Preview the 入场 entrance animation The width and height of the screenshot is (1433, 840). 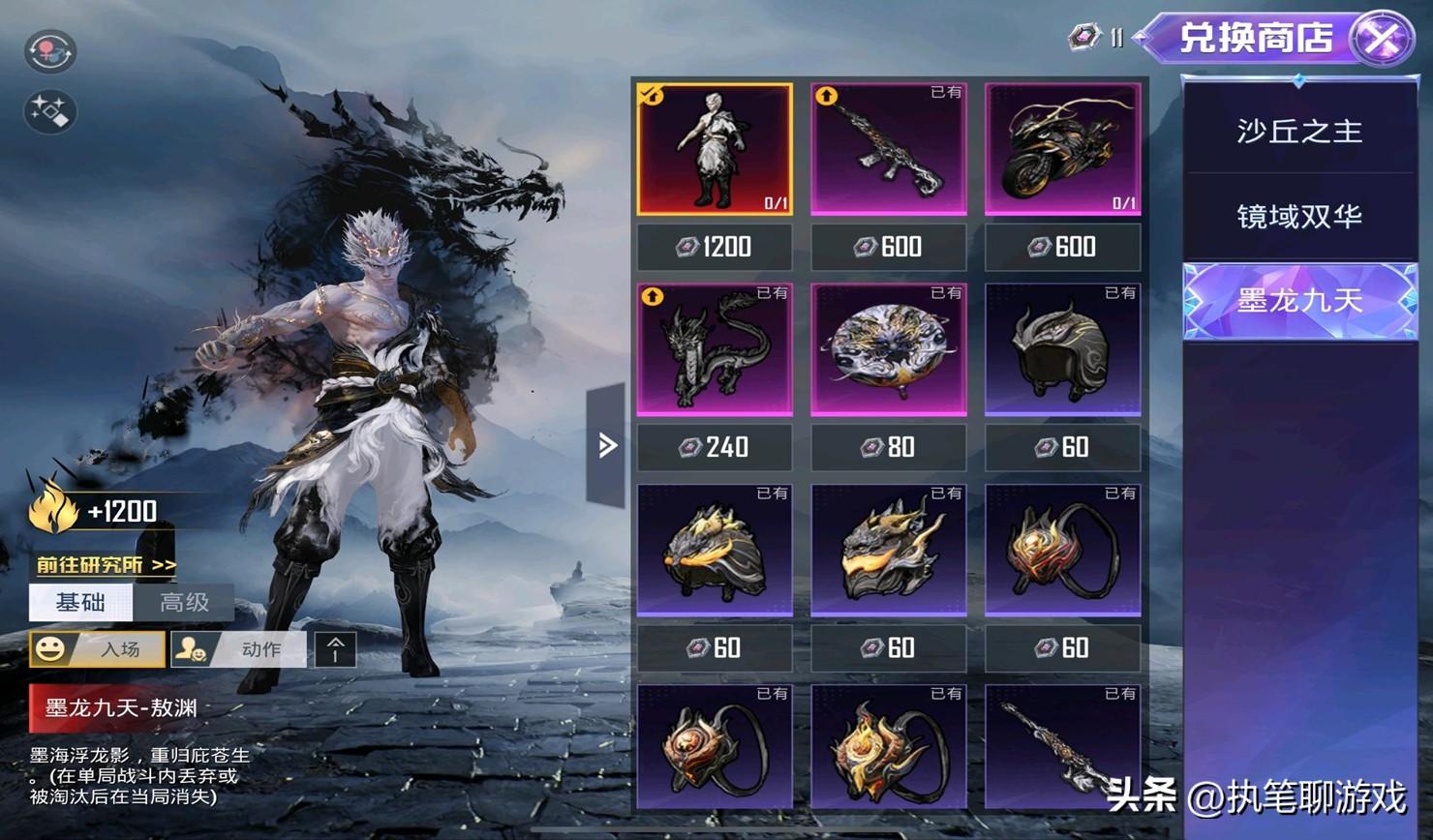97,648
